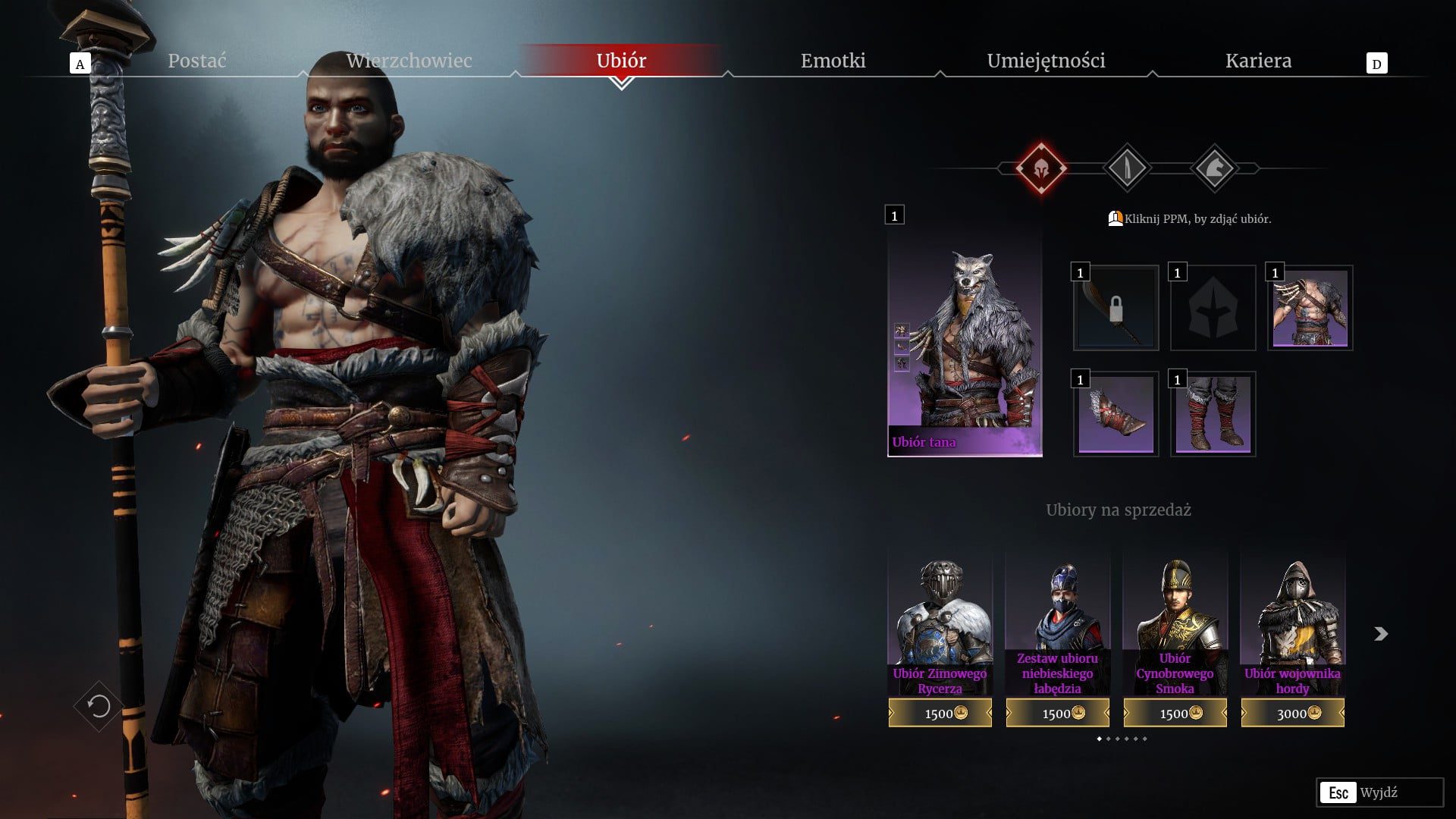
Task: Go to the Umiejętności tab
Action: click(1046, 61)
